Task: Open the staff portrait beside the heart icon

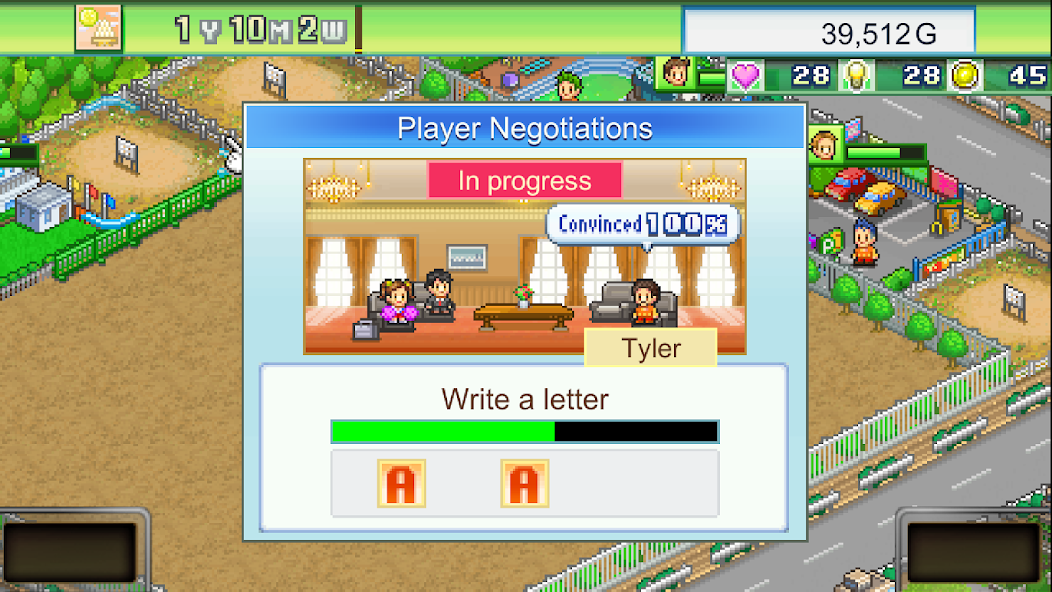Action: pyautogui.click(x=678, y=73)
